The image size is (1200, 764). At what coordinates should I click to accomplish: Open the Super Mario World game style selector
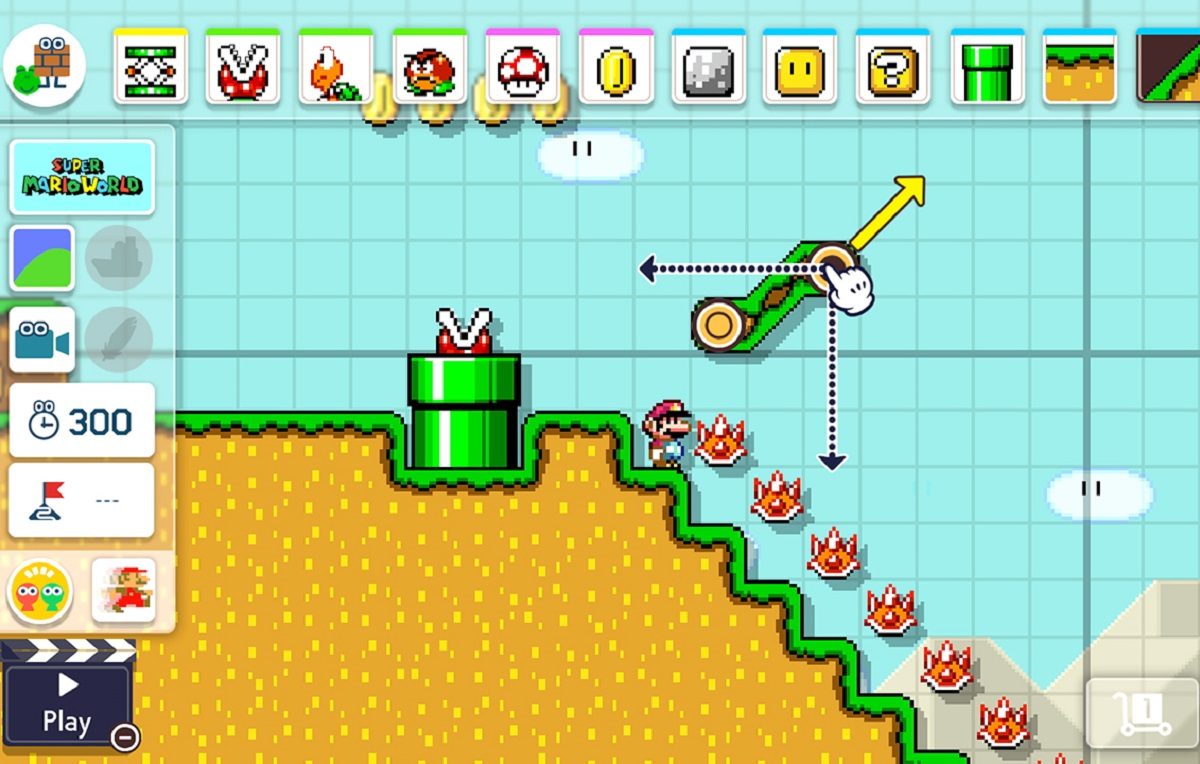point(82,177)
